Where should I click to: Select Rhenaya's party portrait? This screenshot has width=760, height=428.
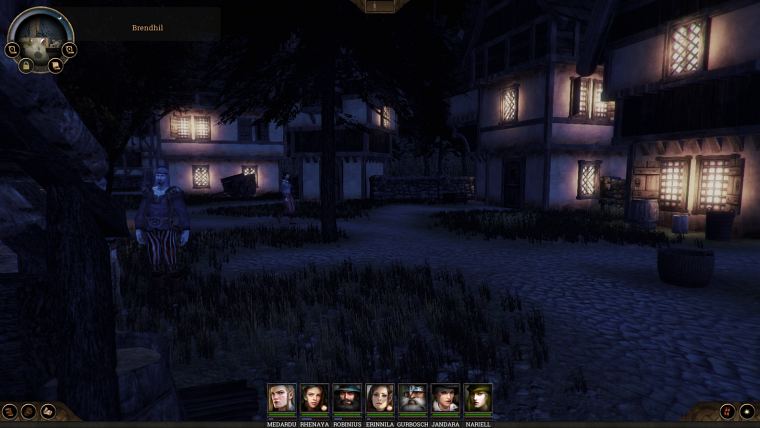click(315, 398)
